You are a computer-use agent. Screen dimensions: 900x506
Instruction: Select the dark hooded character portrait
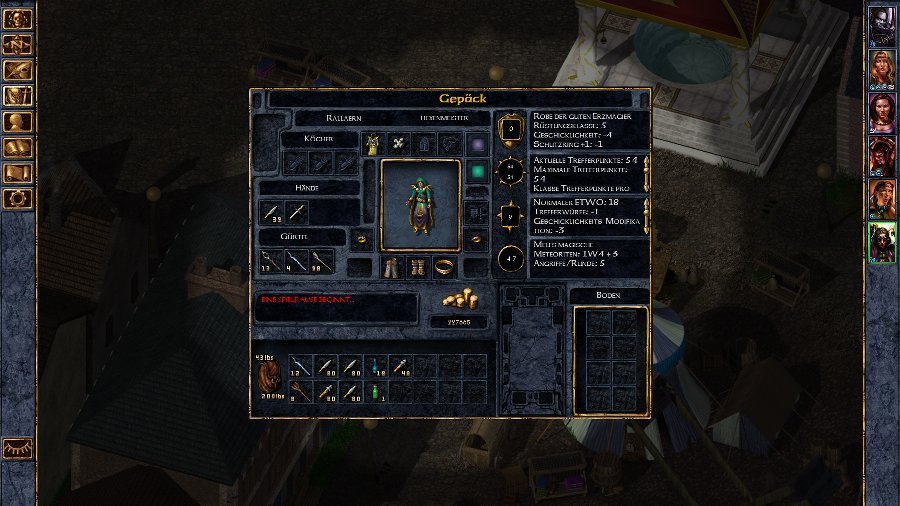[x=882, y=24]
